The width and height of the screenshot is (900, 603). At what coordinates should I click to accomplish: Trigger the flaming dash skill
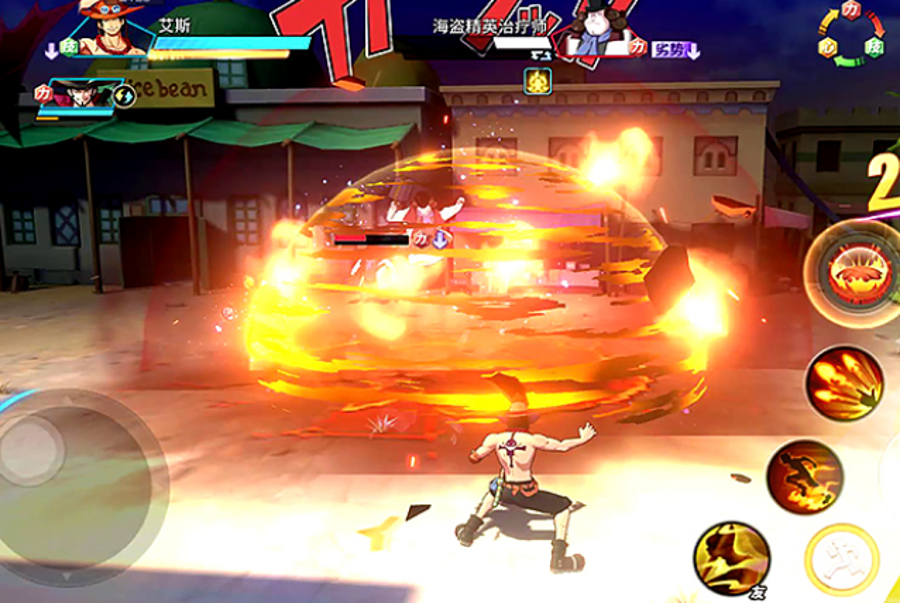point(805,477)
